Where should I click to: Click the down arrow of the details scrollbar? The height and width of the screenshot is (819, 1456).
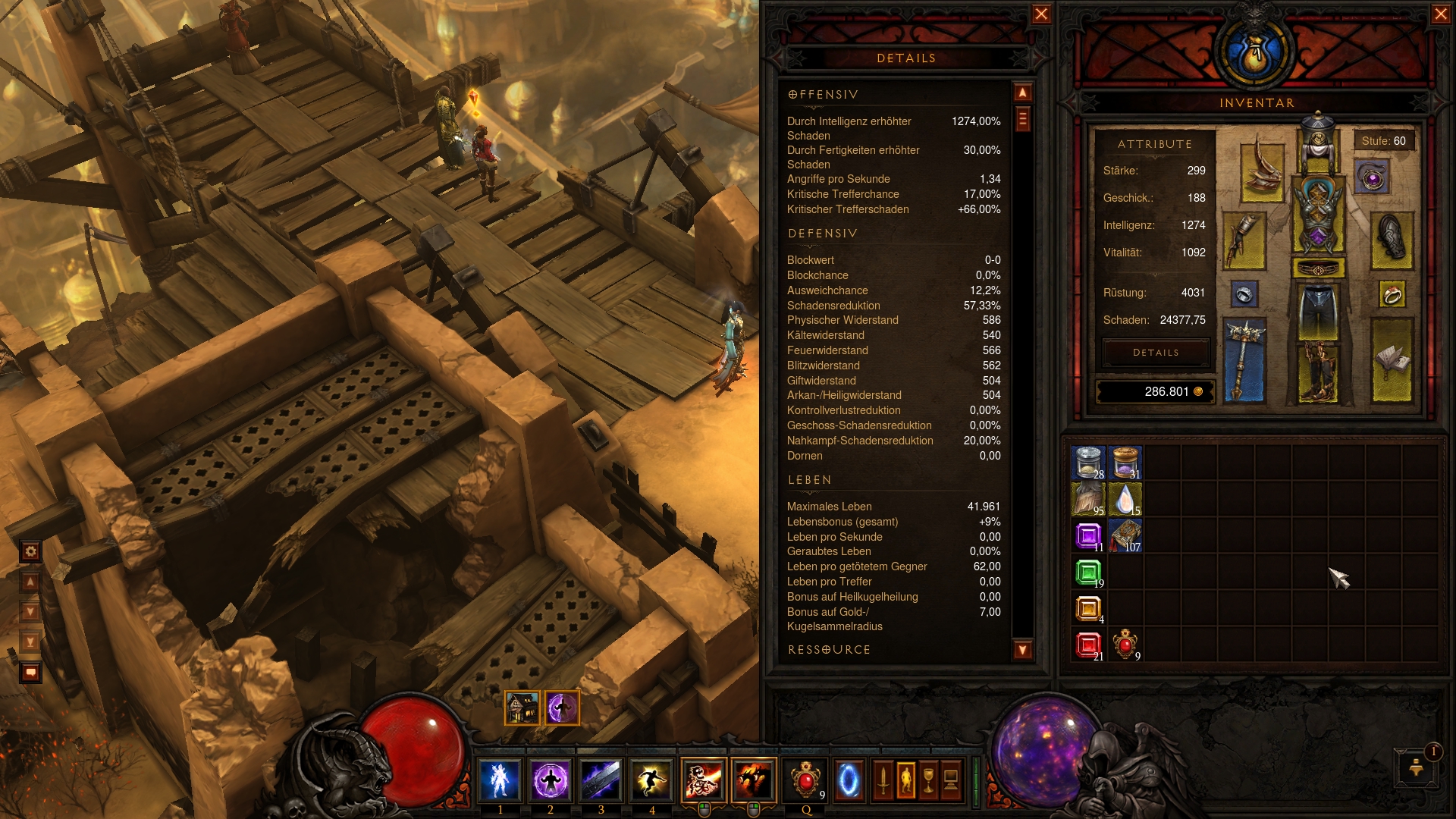(x=1022, y=650)
